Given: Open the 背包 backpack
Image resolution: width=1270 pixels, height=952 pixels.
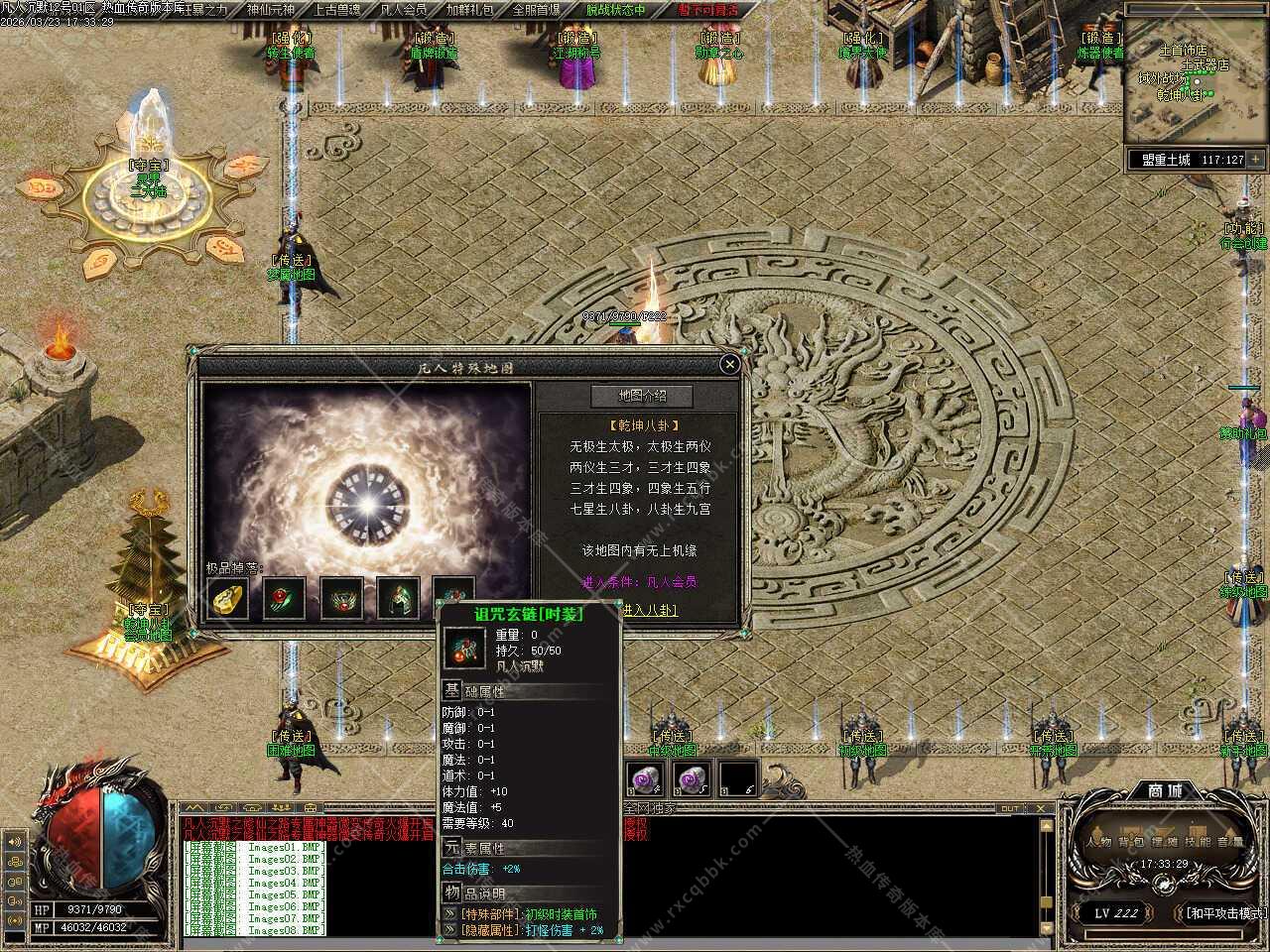Looking at the screenshot, I should click(1131, 842).
